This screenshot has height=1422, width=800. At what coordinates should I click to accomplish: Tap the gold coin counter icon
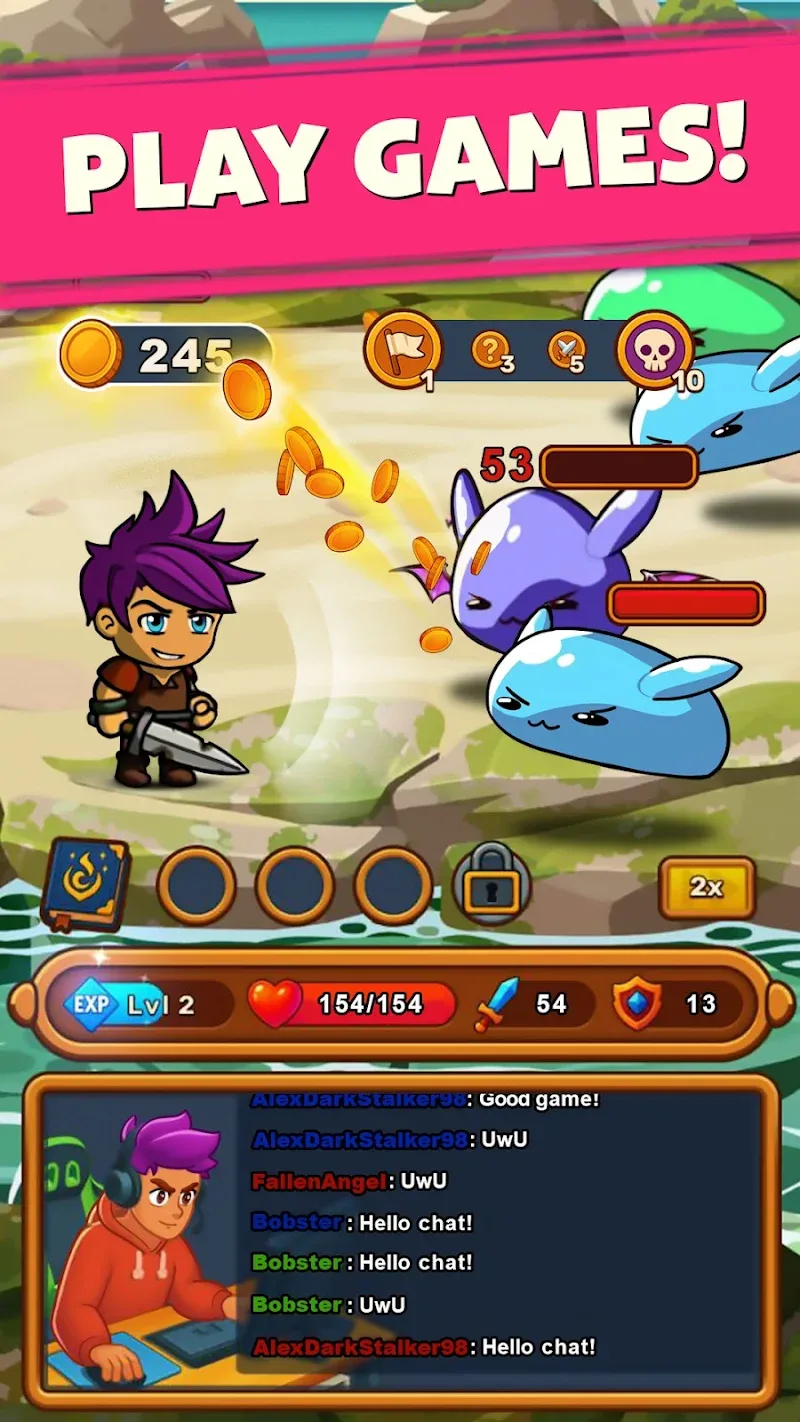click(90, 354)
